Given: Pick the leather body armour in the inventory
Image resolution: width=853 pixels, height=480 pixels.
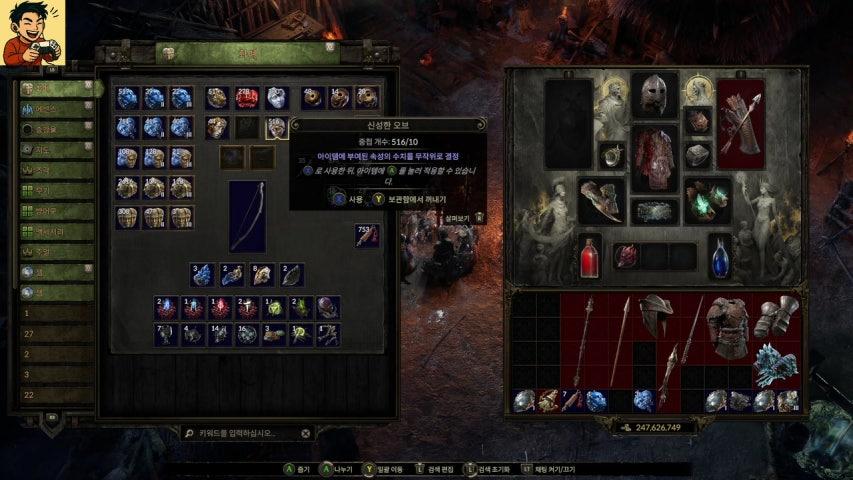Looking at the screenshot, I should point(727,327).
